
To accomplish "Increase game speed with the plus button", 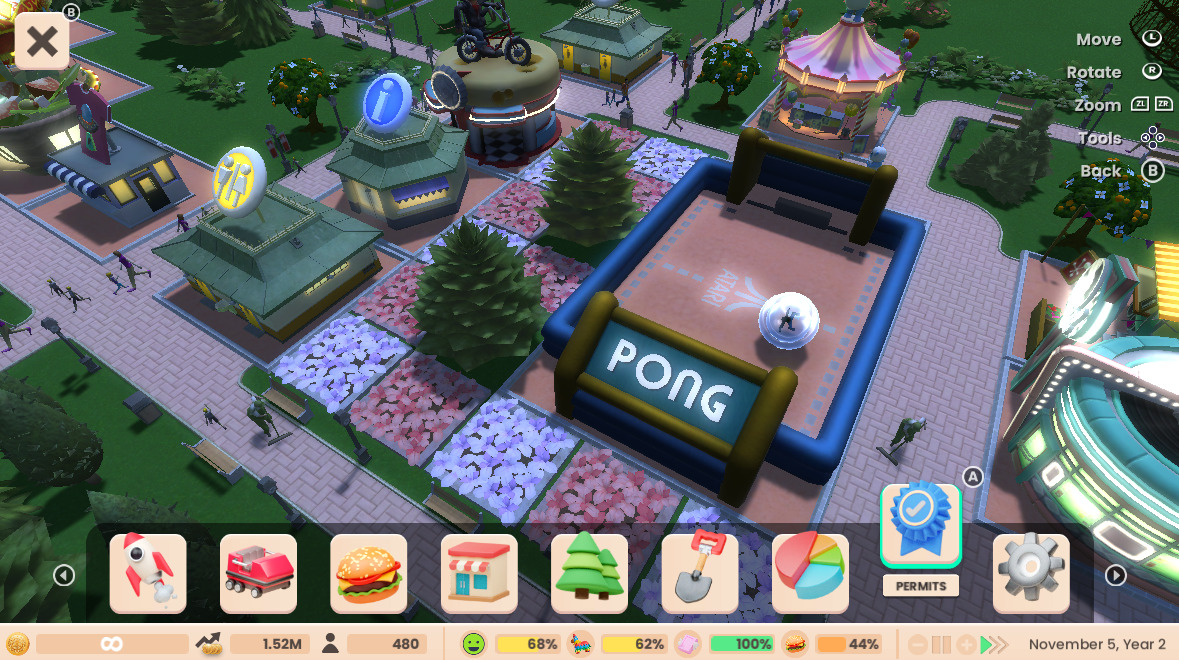I will 966,645.
